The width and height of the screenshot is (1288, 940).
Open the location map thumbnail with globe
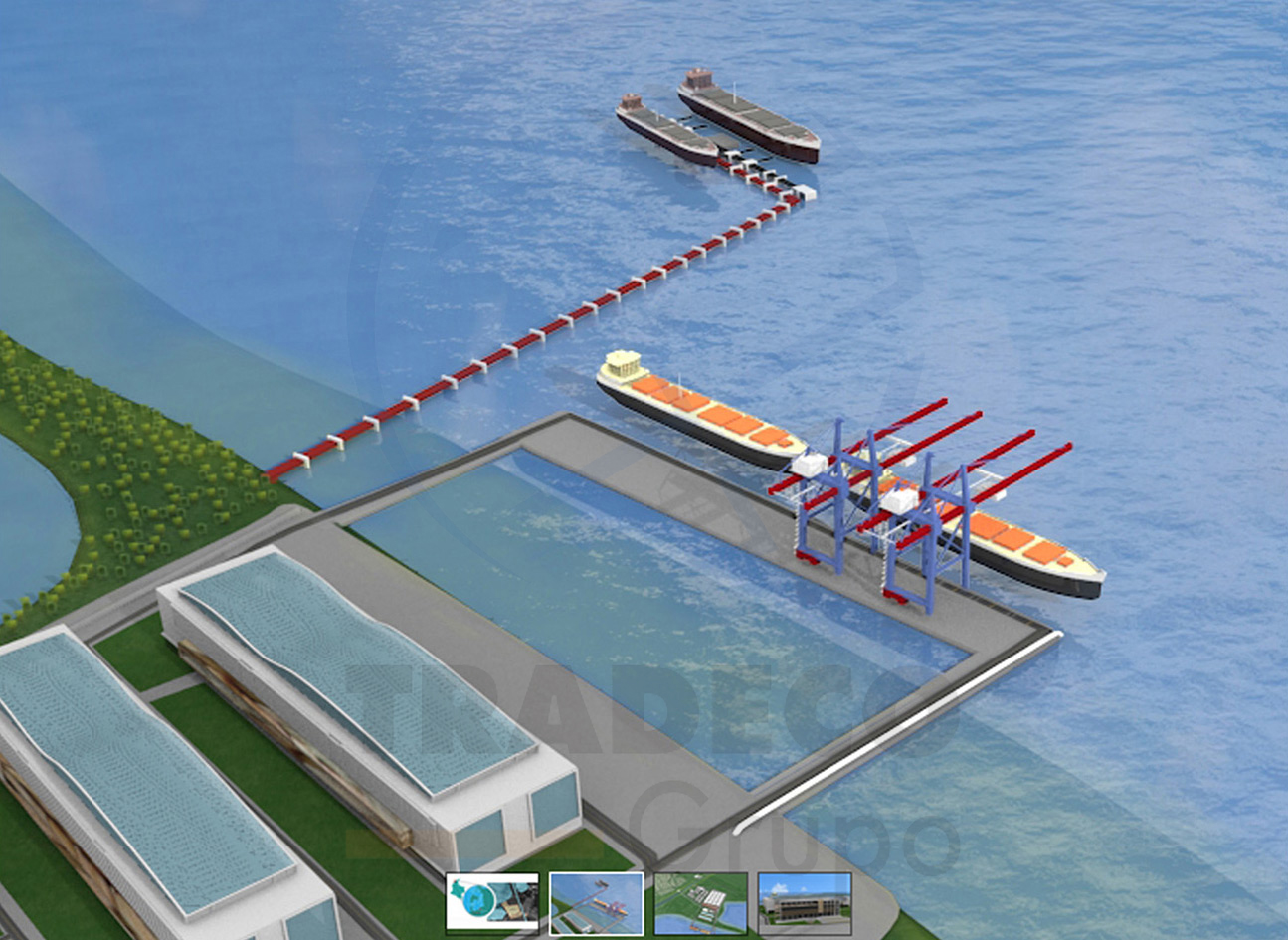coord(492,903)
